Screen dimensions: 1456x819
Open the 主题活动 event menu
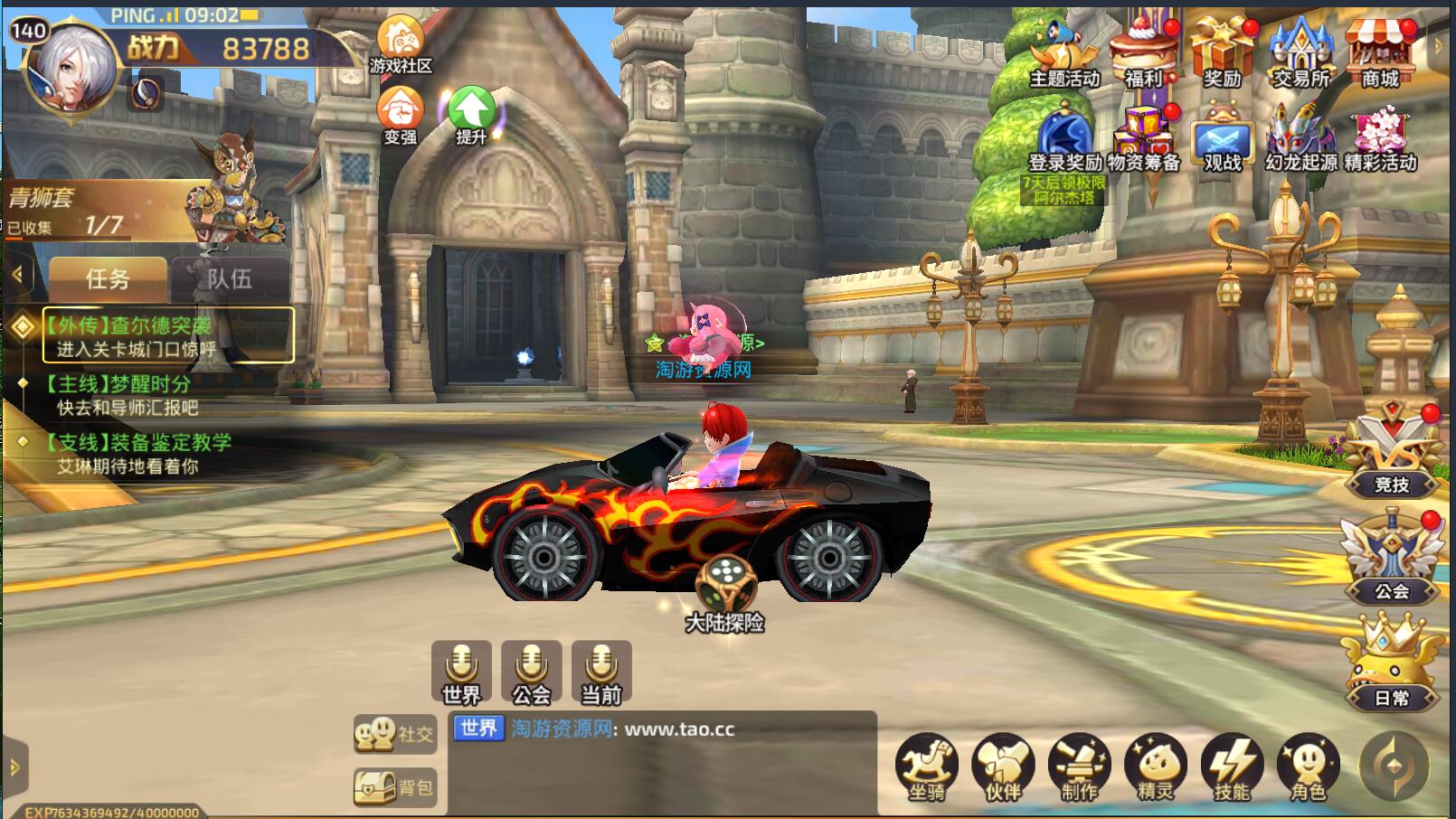coord(1064,52)
